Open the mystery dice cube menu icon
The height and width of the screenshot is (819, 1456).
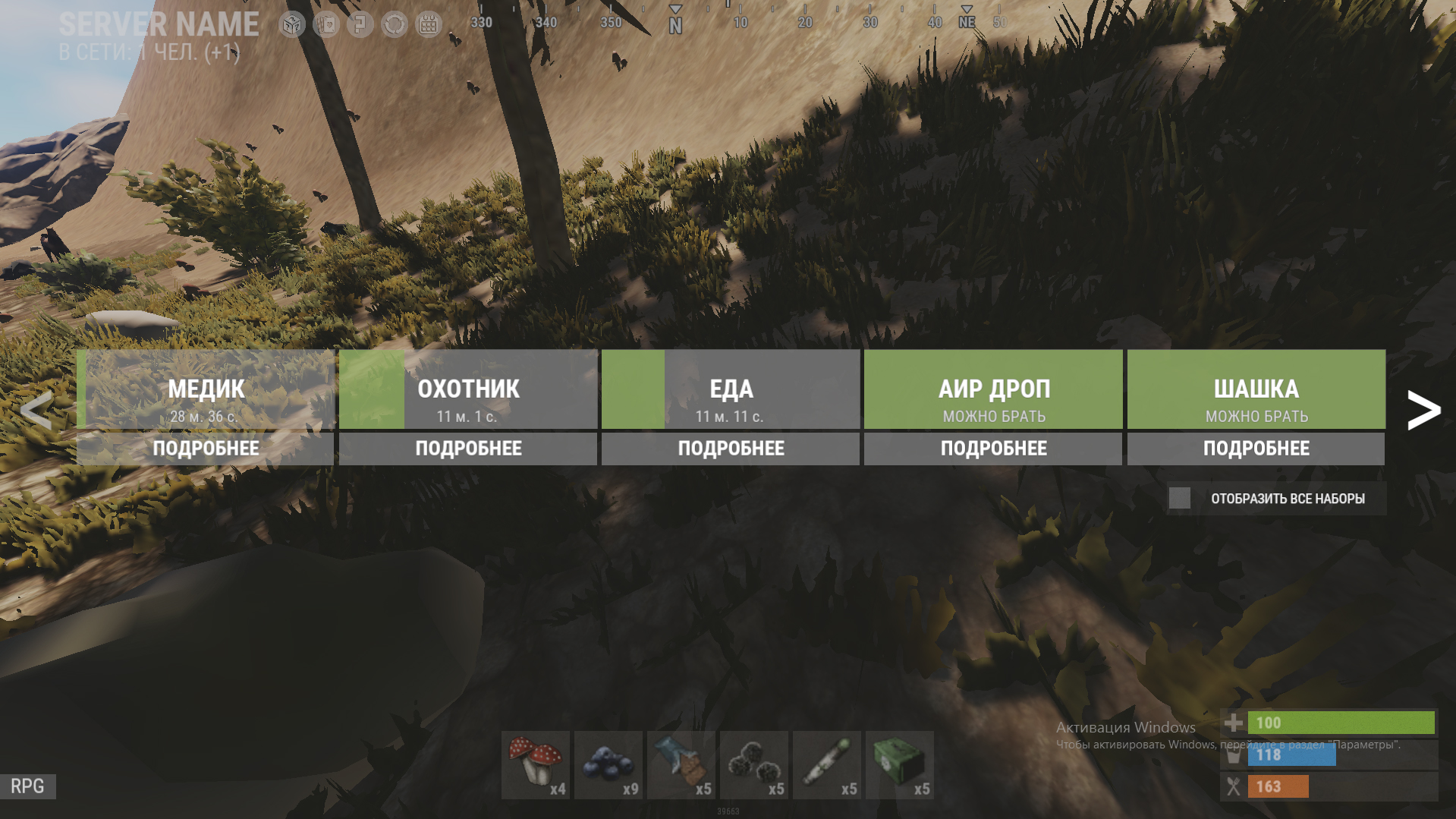point(292,24)
